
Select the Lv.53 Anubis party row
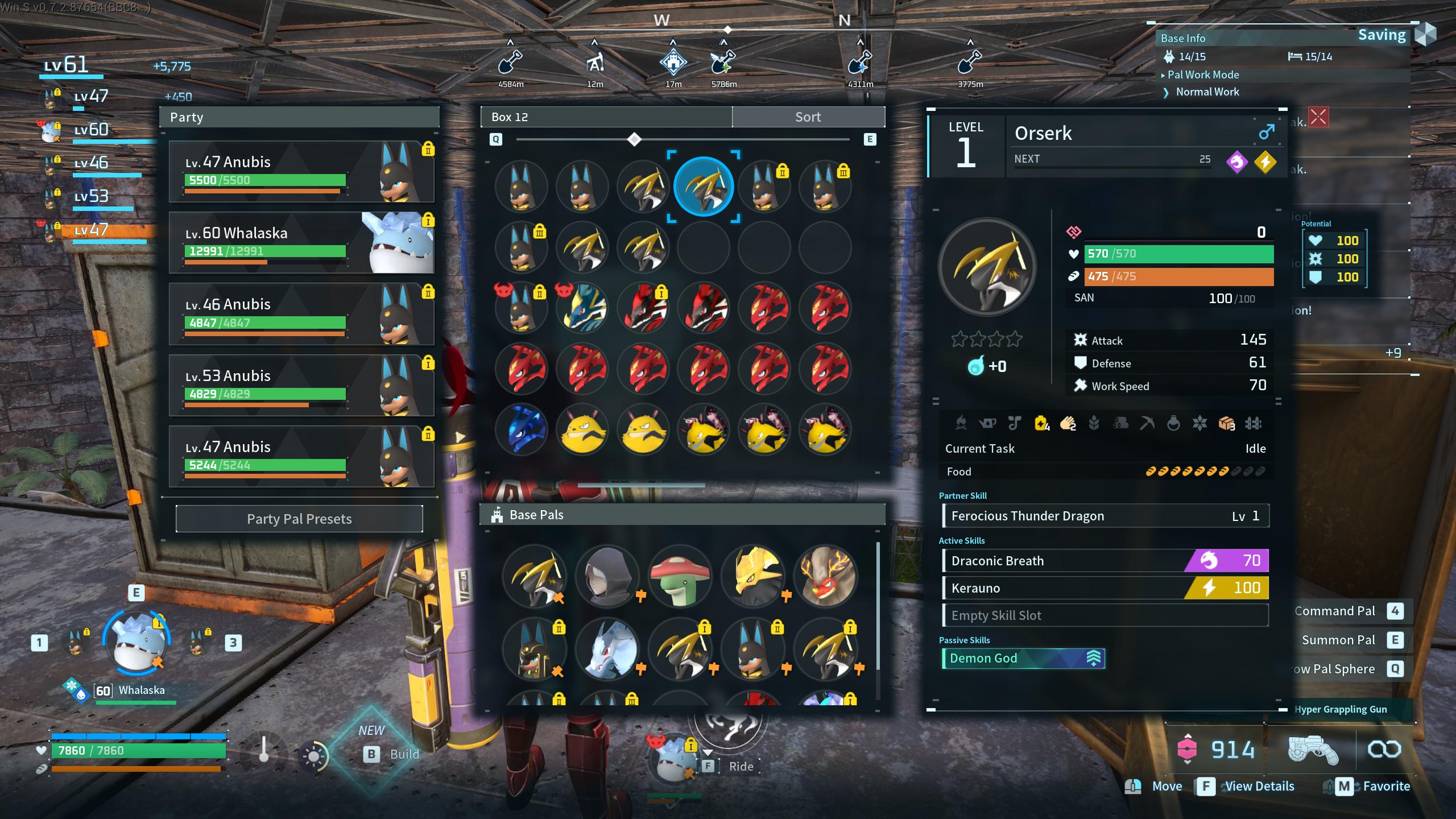[301, 385]
